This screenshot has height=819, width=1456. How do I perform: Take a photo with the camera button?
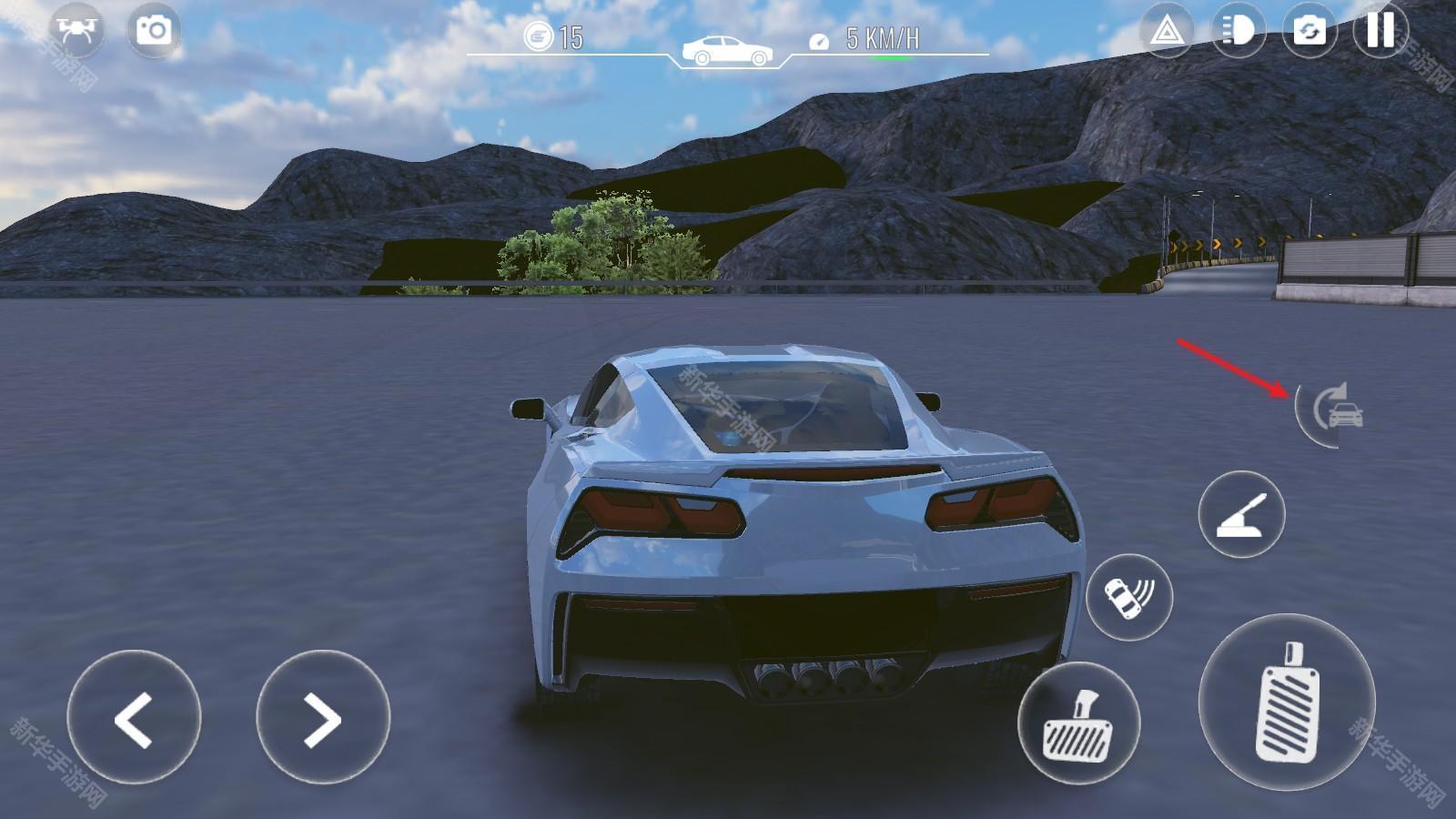click(153, 30)
